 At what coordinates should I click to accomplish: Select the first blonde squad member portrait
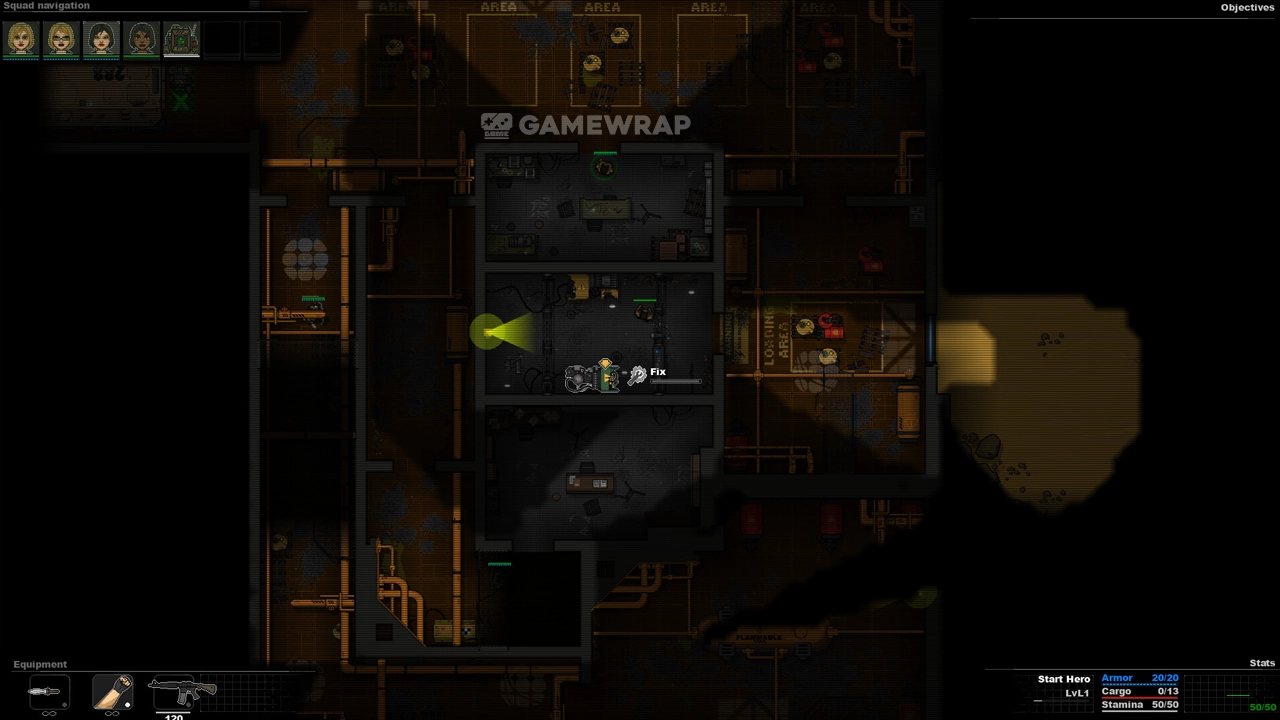click(21, 39)
